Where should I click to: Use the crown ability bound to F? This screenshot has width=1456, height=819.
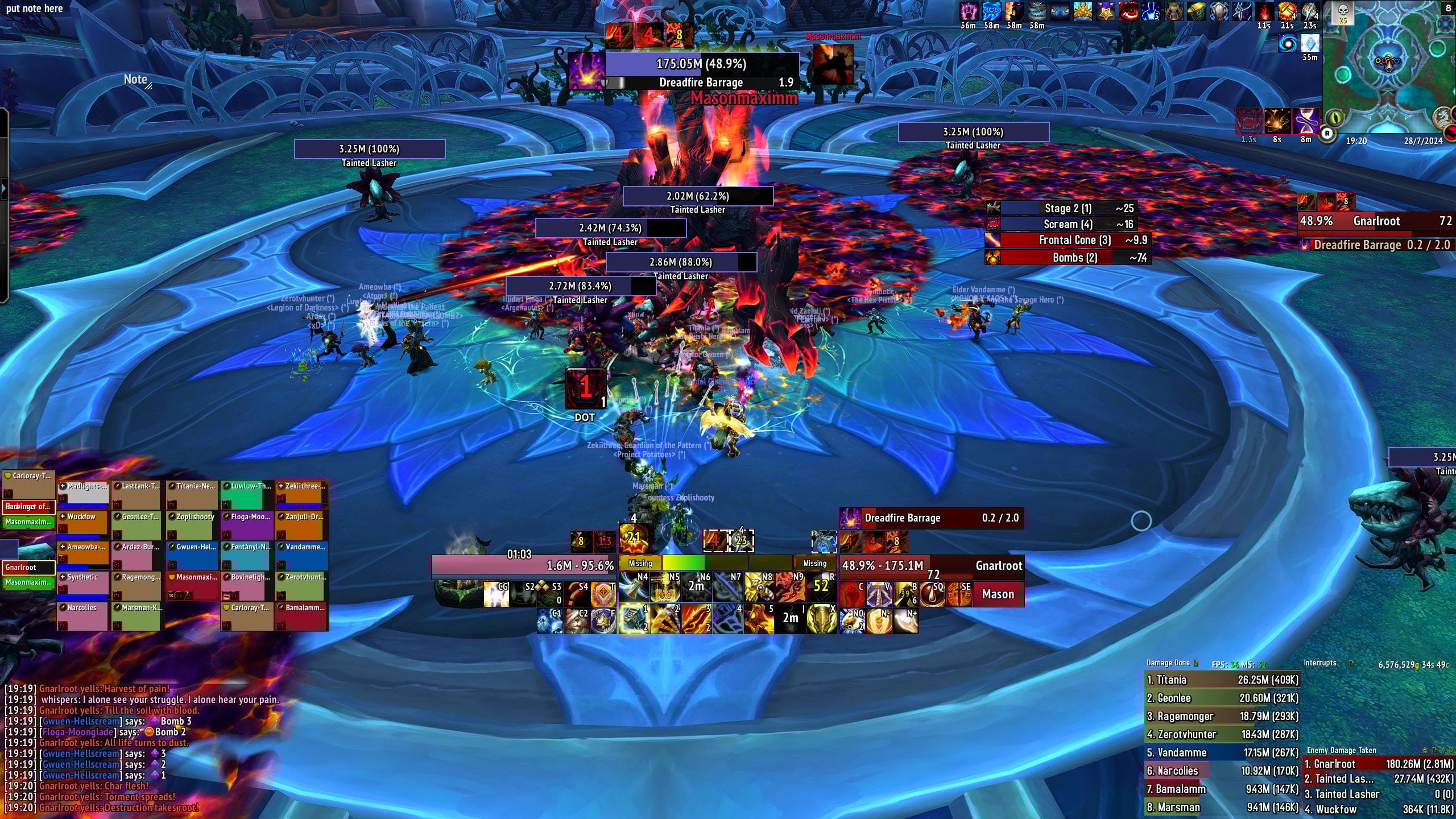603,621
